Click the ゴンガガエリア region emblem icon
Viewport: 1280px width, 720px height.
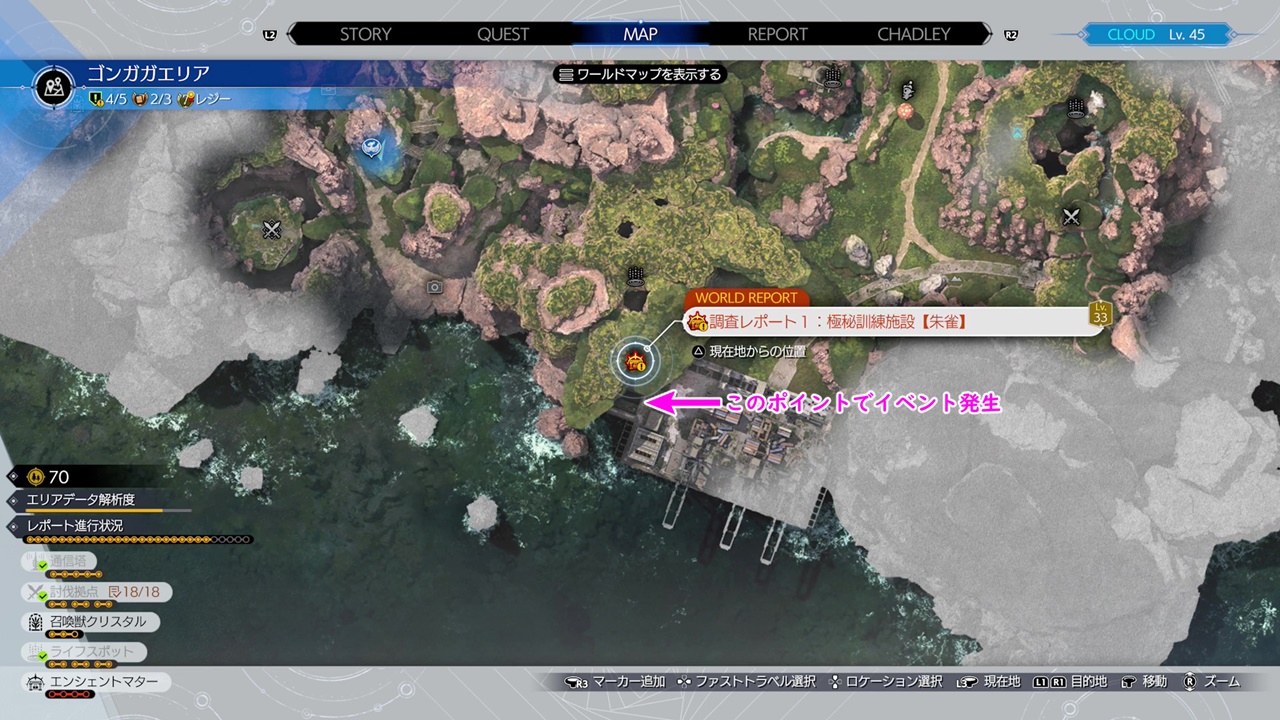pos(53,86)
